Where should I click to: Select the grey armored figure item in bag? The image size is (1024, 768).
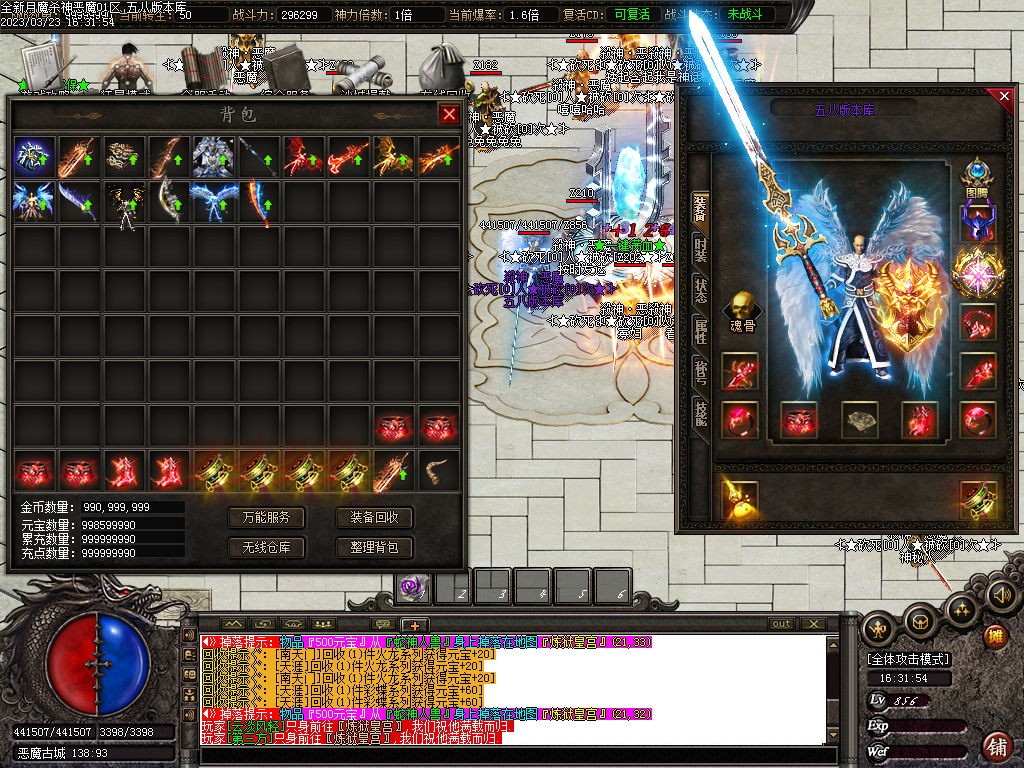(213, 157)
